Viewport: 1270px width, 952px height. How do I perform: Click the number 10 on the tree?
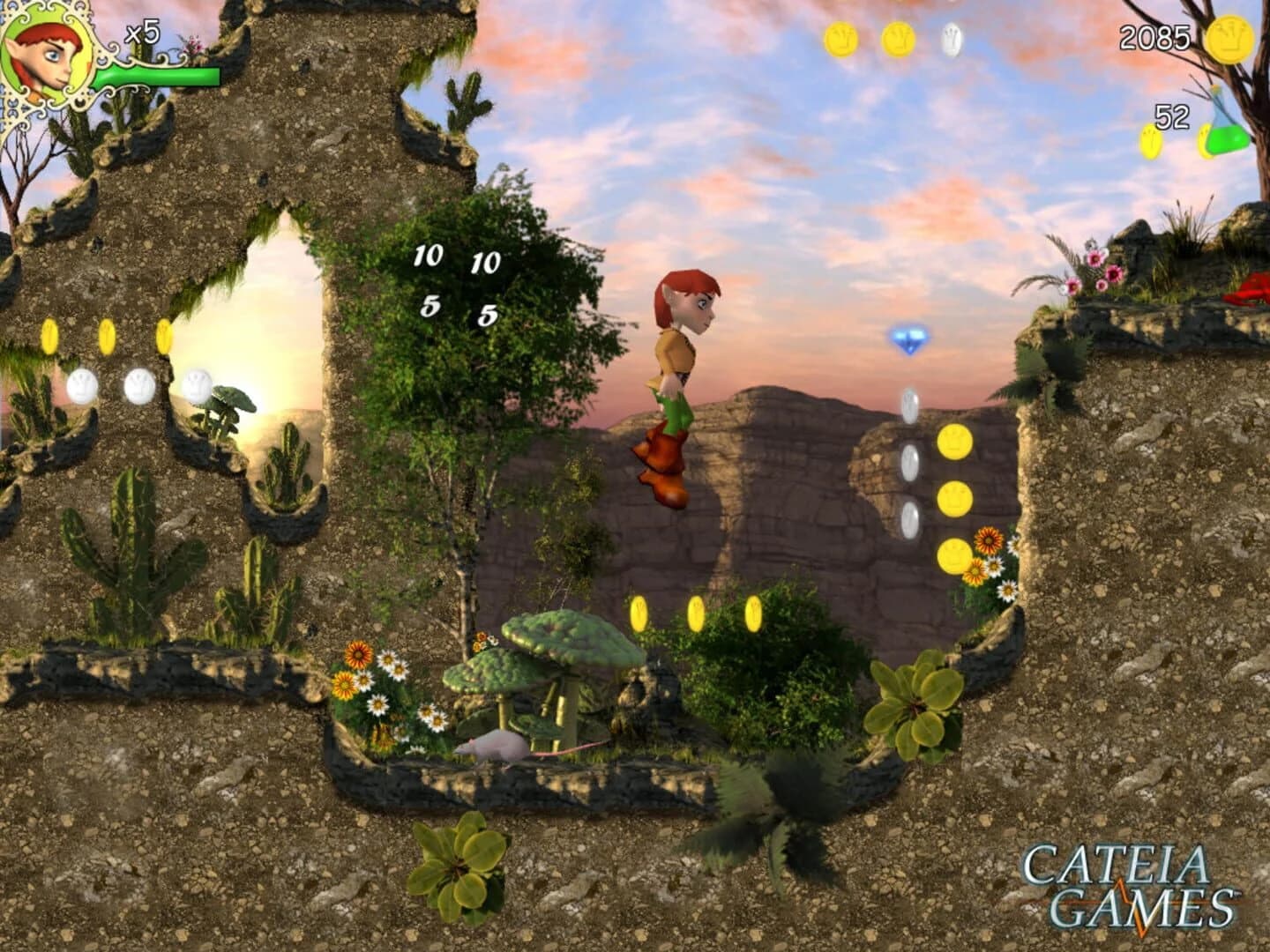pyautogui.click(x=427, y=257)
